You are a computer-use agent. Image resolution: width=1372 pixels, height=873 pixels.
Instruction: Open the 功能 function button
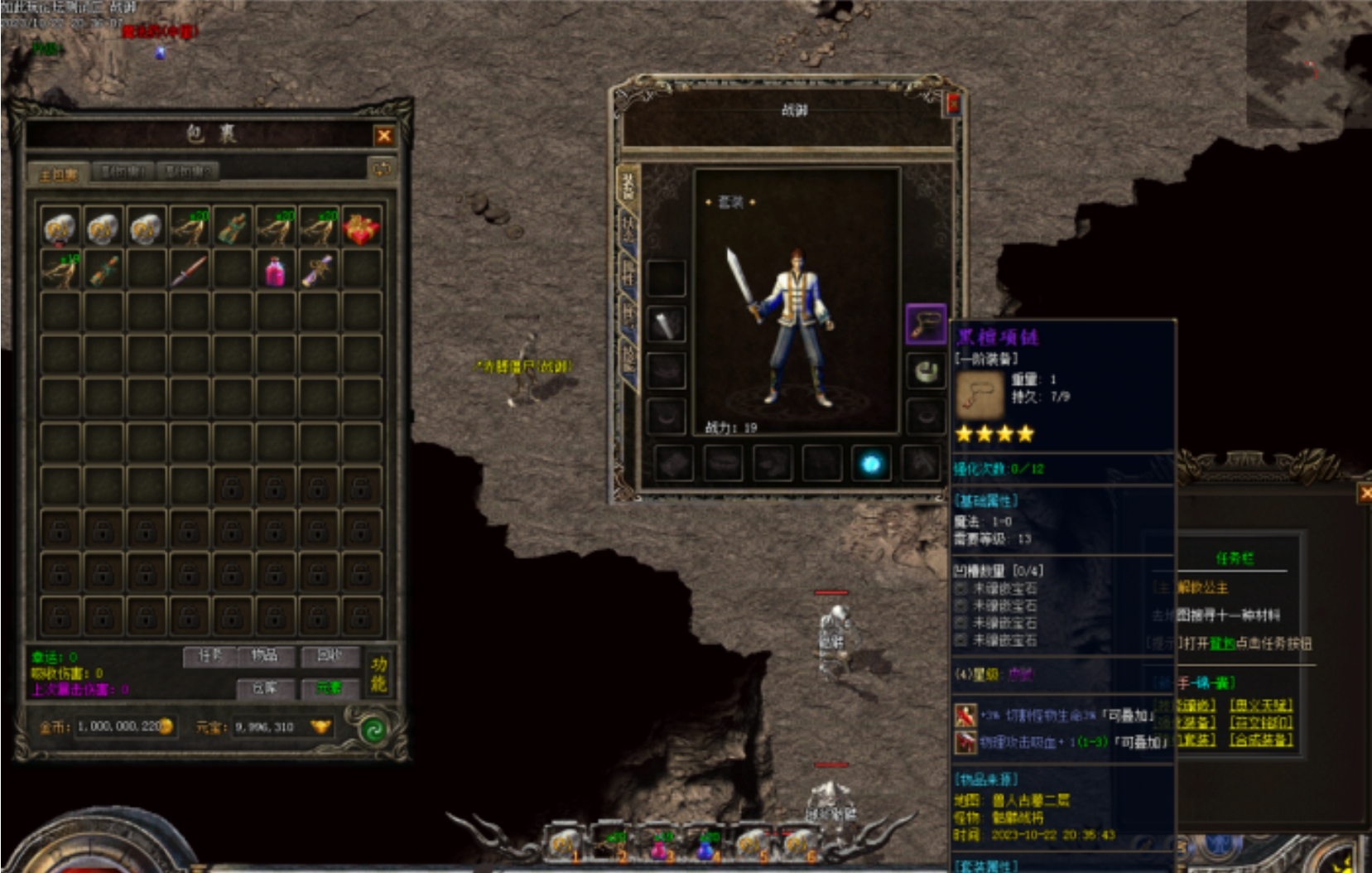point(378,673)
